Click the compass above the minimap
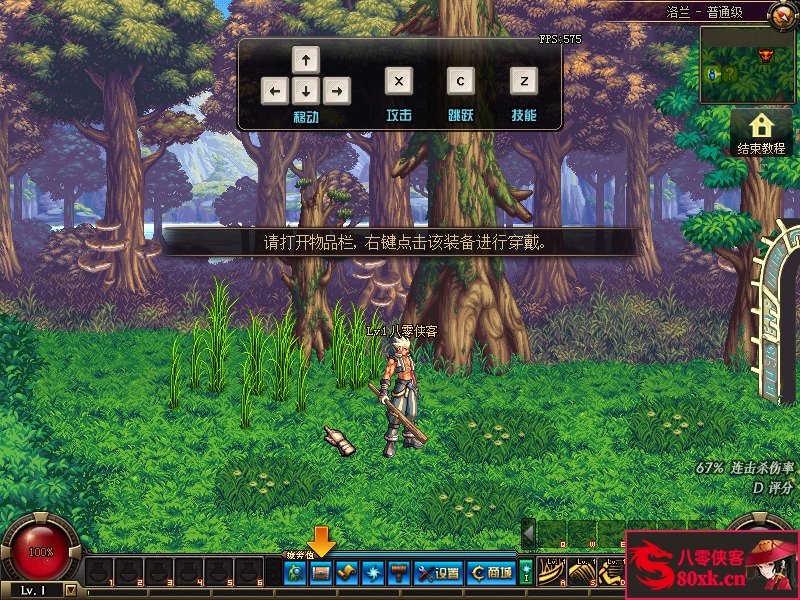The height and width of the screenshot is (600, 800). pos(780,14)
